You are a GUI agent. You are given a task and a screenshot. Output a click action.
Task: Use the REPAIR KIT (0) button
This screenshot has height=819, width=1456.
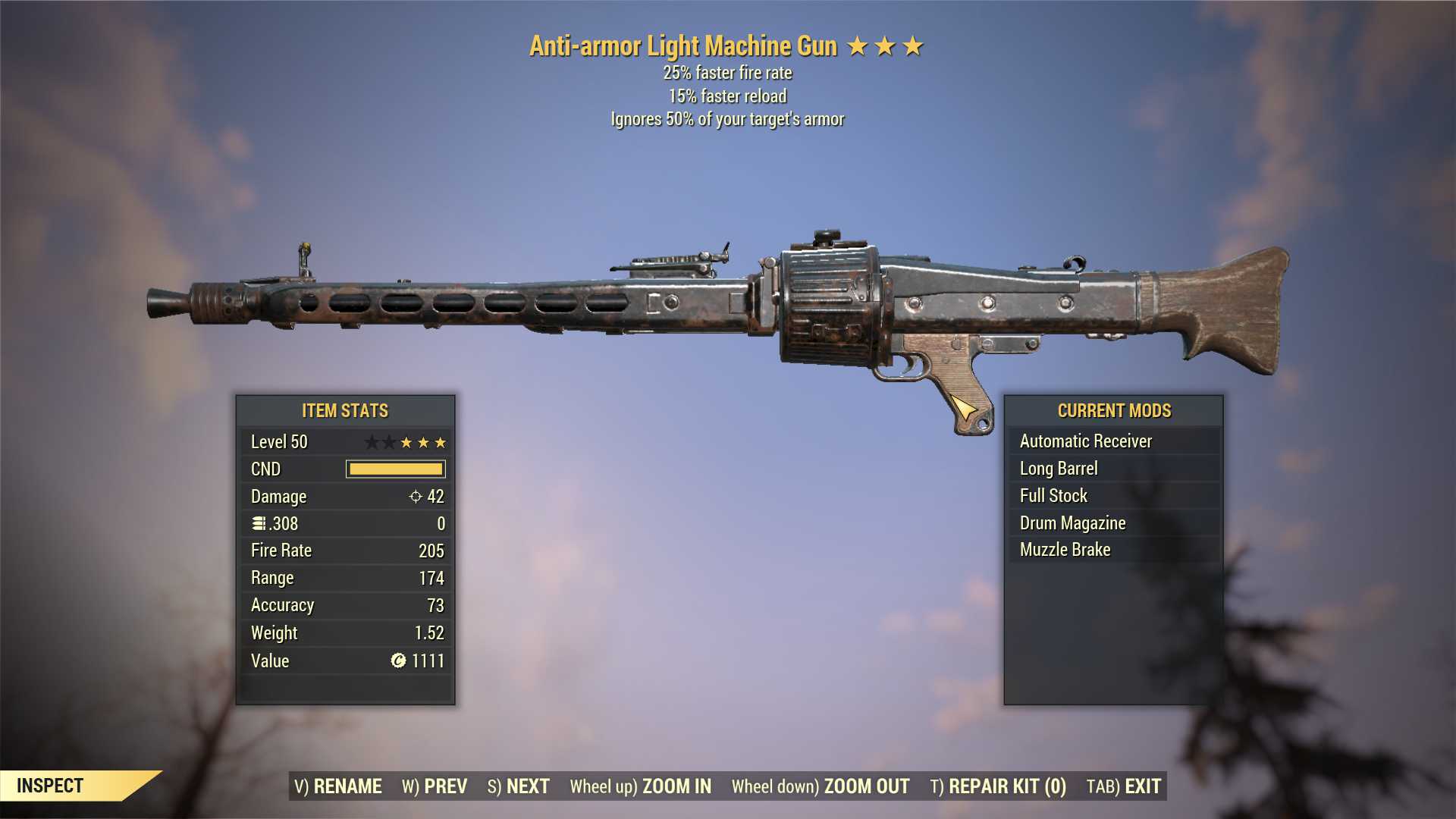pos(998,786)
